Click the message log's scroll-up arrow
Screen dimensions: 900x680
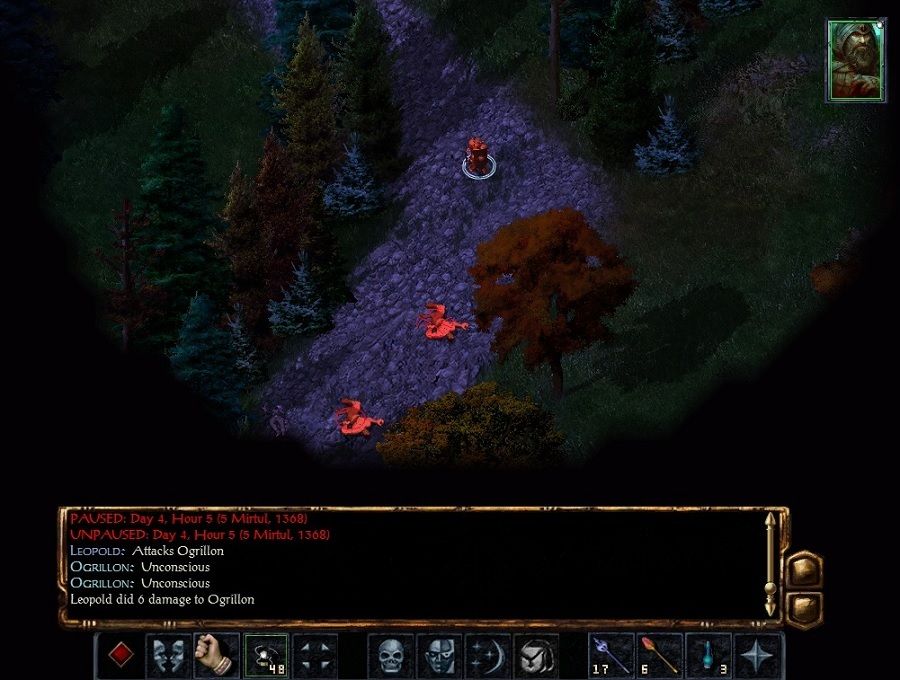click(x=770, y=521)
